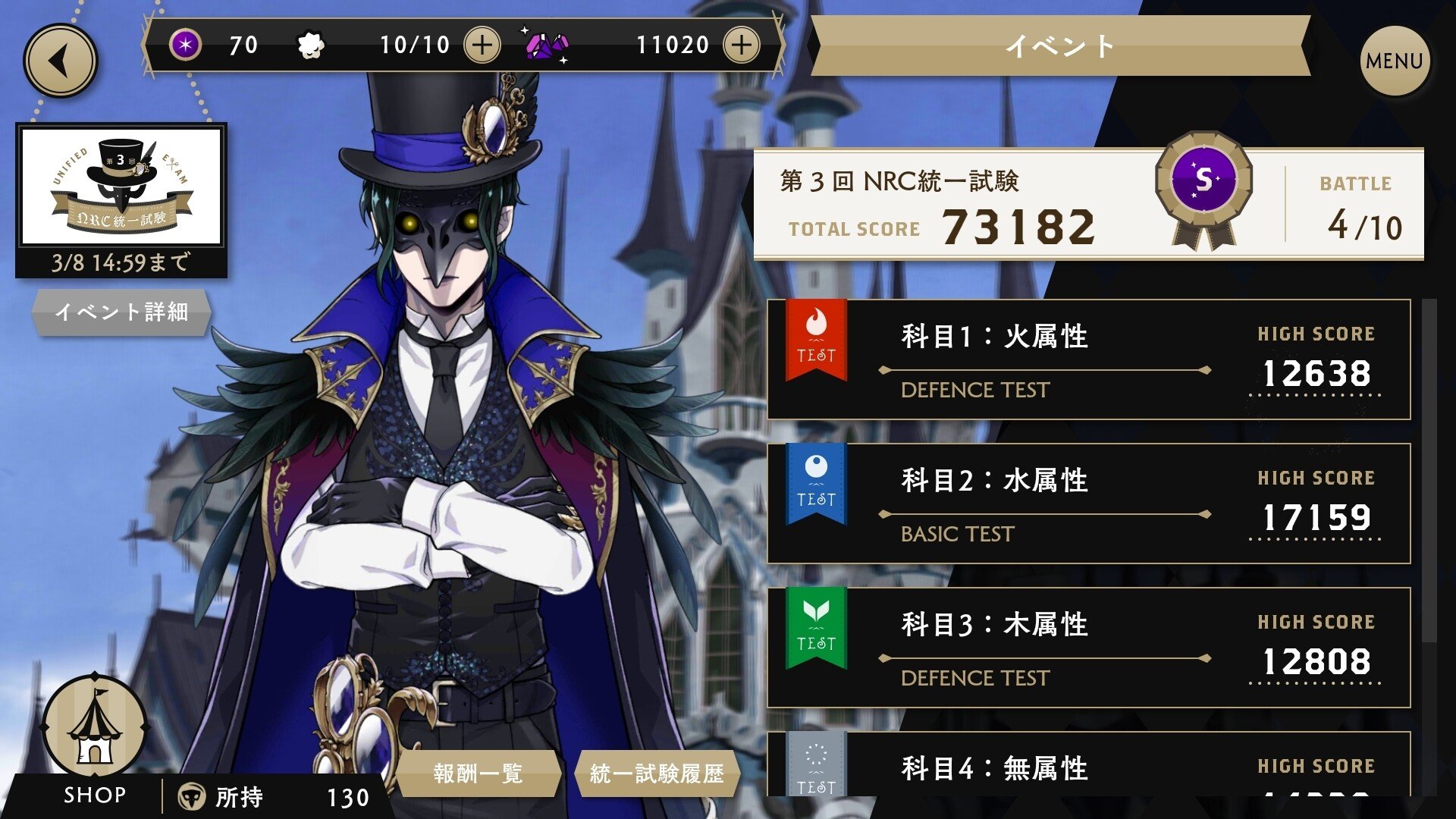Tap the back arrow button

click(x=59, y=61)
